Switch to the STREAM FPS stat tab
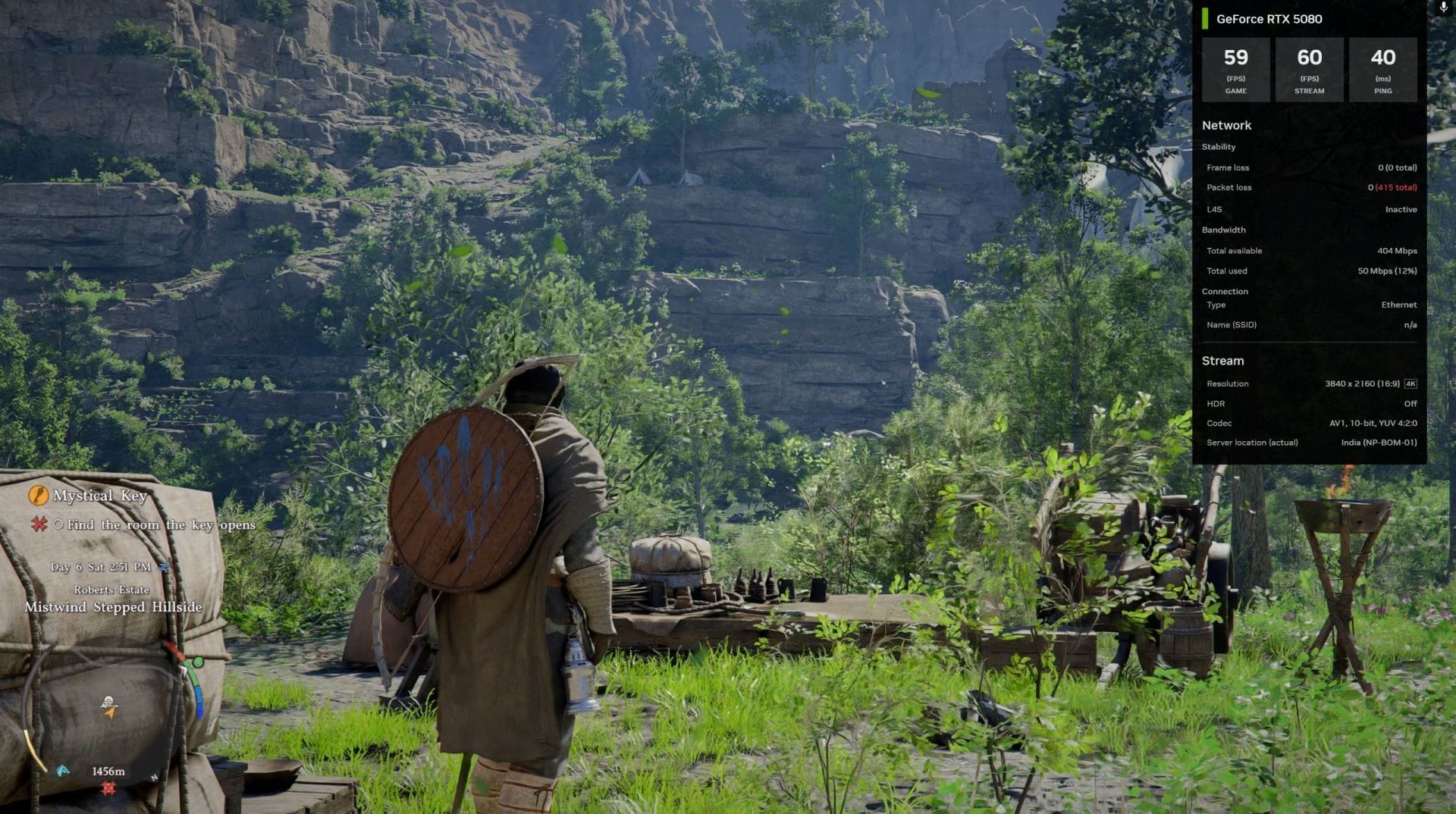Viewport: 1456px width, 814px height. click(1309, 69)
